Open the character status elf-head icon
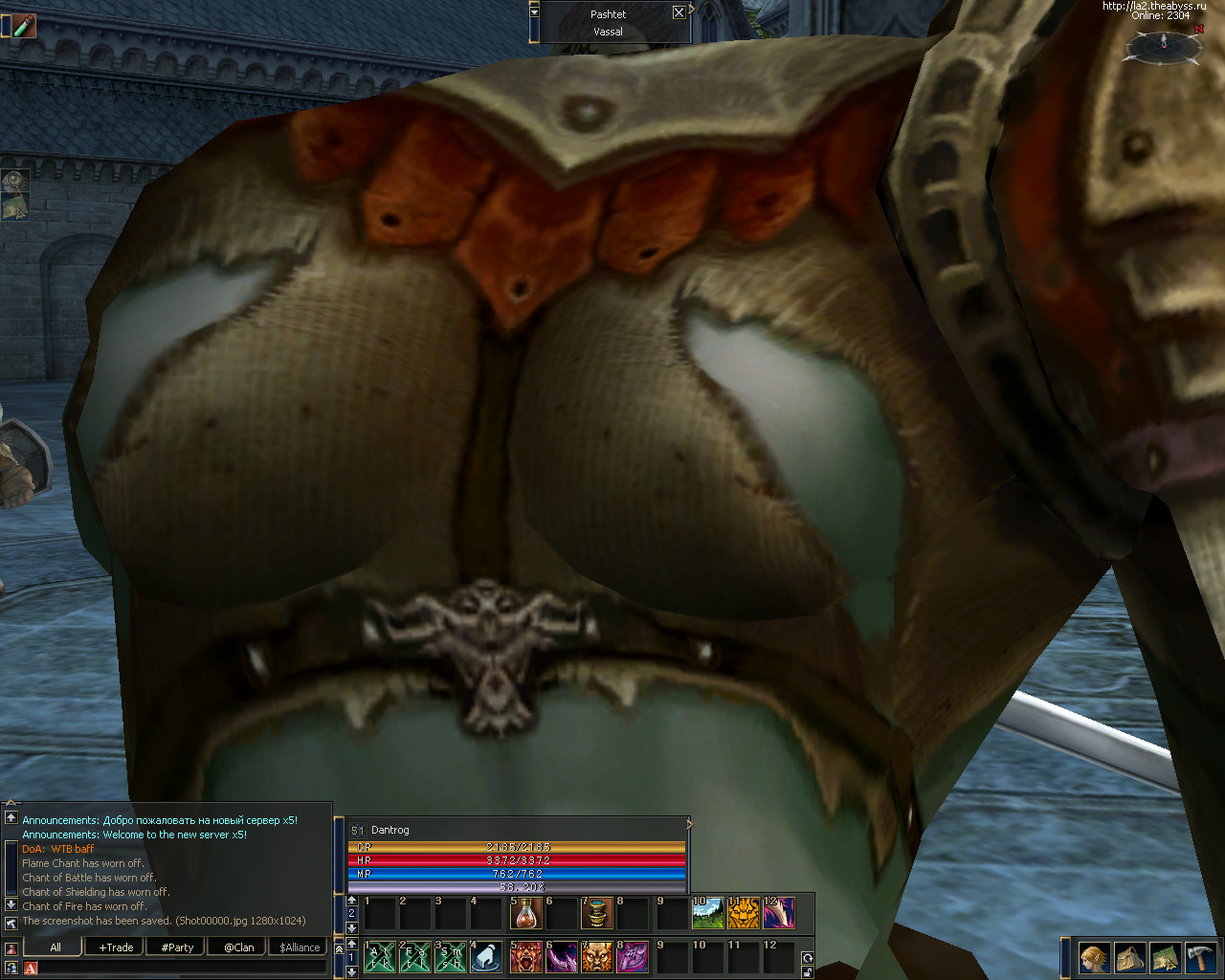This screenshot has height=980, width=1225. 1094,957
